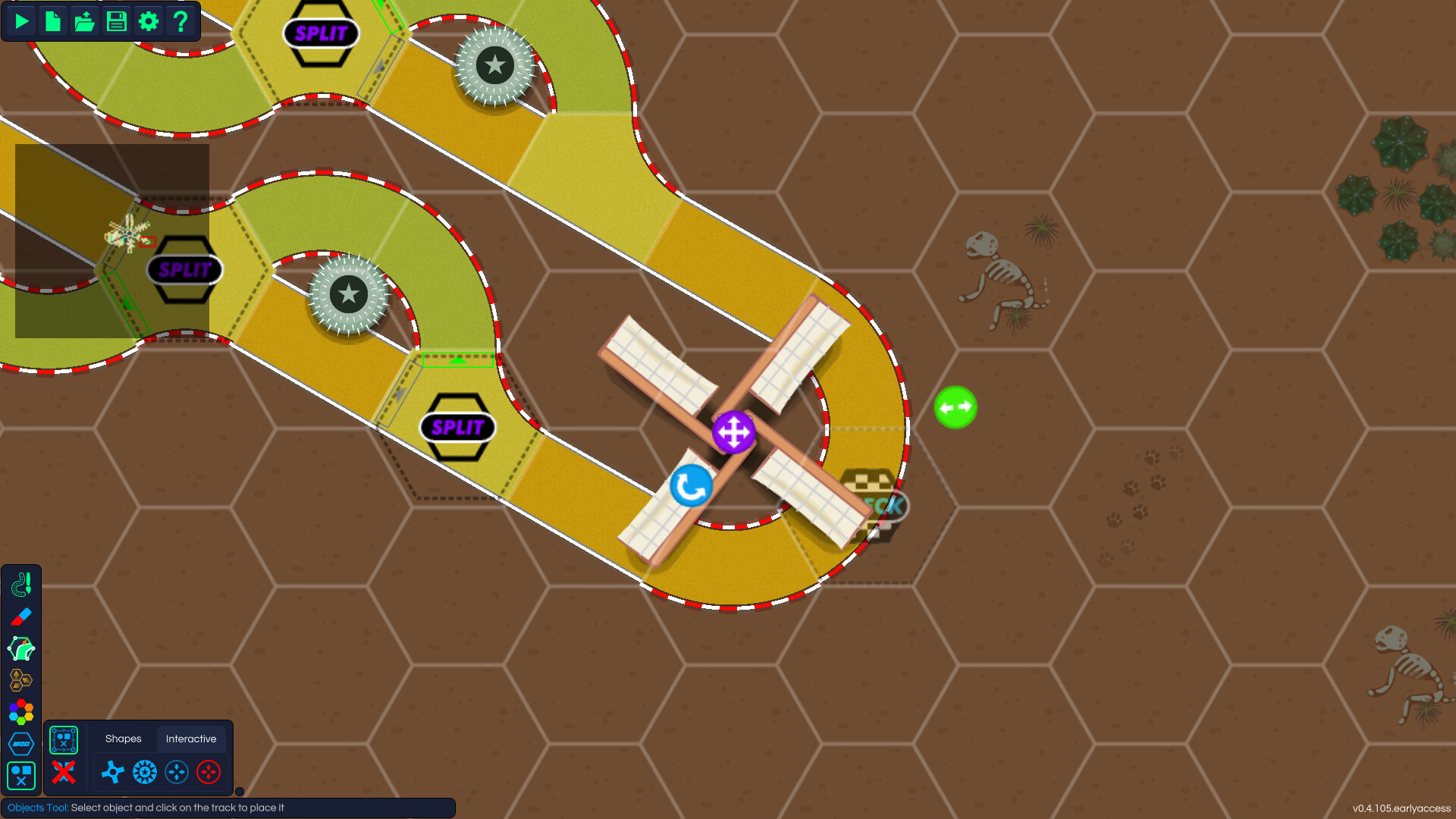1456x819 pixels.
Task: Select the terrain elevation hexagon tool
Action: (x=20, y=680)
